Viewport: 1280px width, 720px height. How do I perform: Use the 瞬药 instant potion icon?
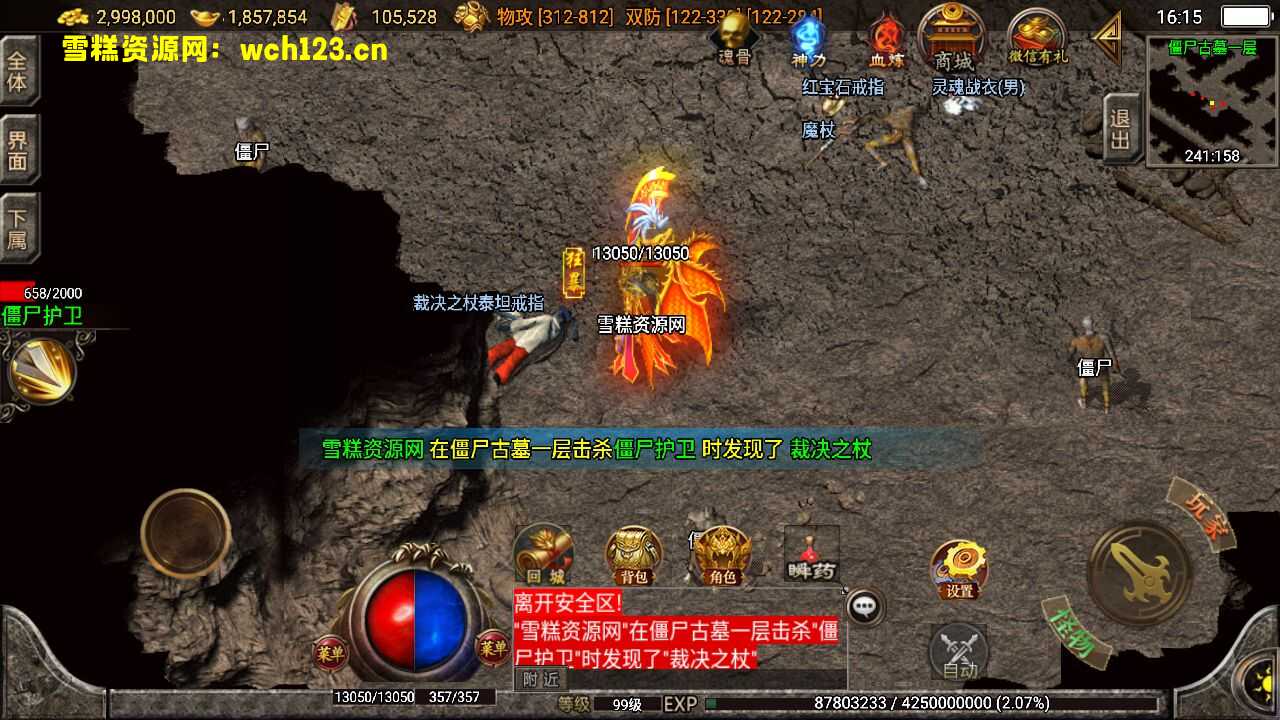810,555
